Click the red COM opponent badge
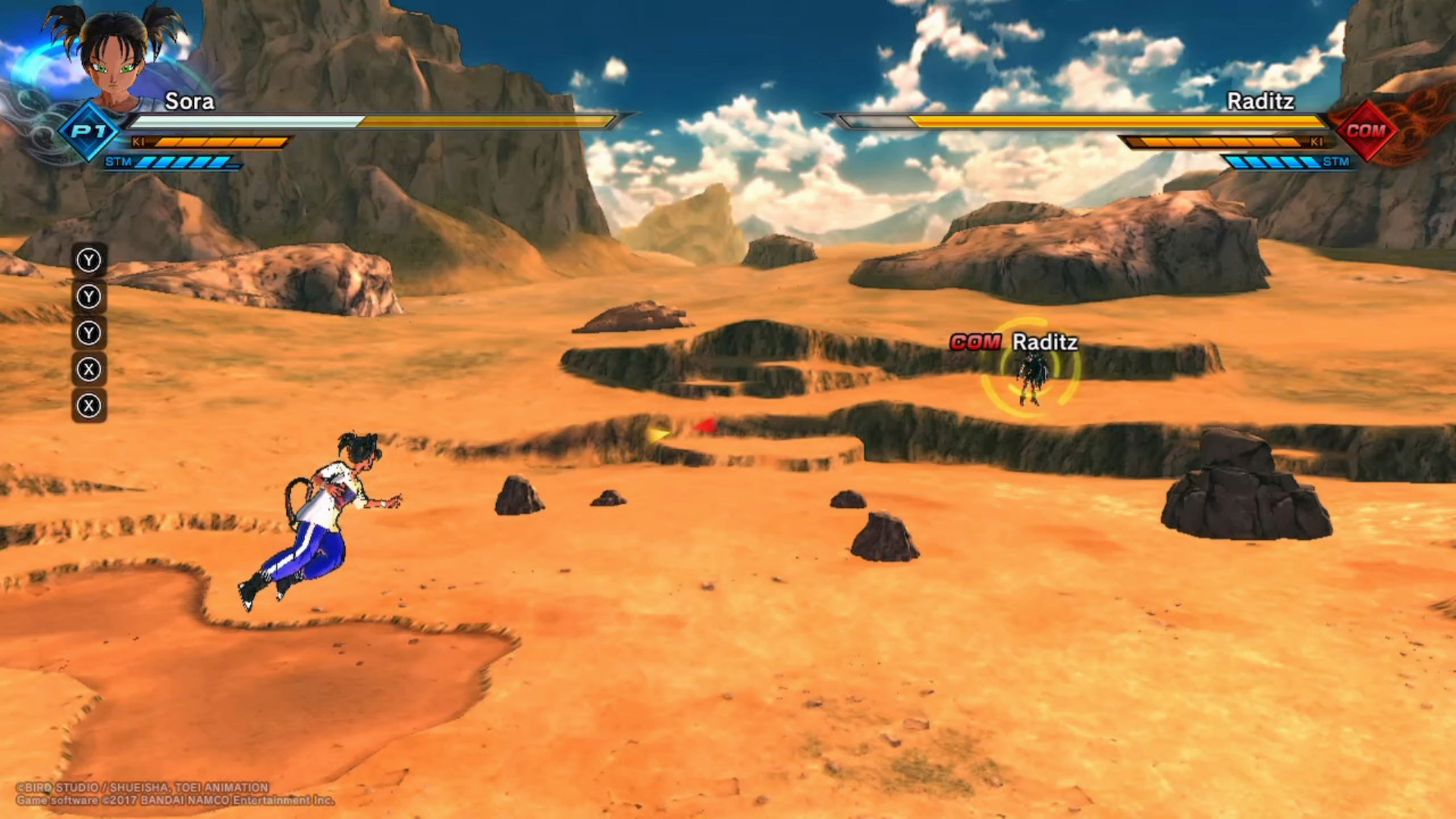This screenshot has width=1456, height=819. click(1366, 130)
